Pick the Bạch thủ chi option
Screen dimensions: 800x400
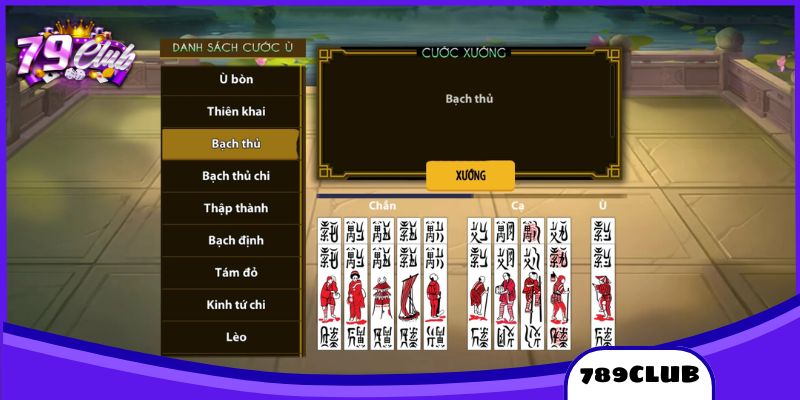230,176
